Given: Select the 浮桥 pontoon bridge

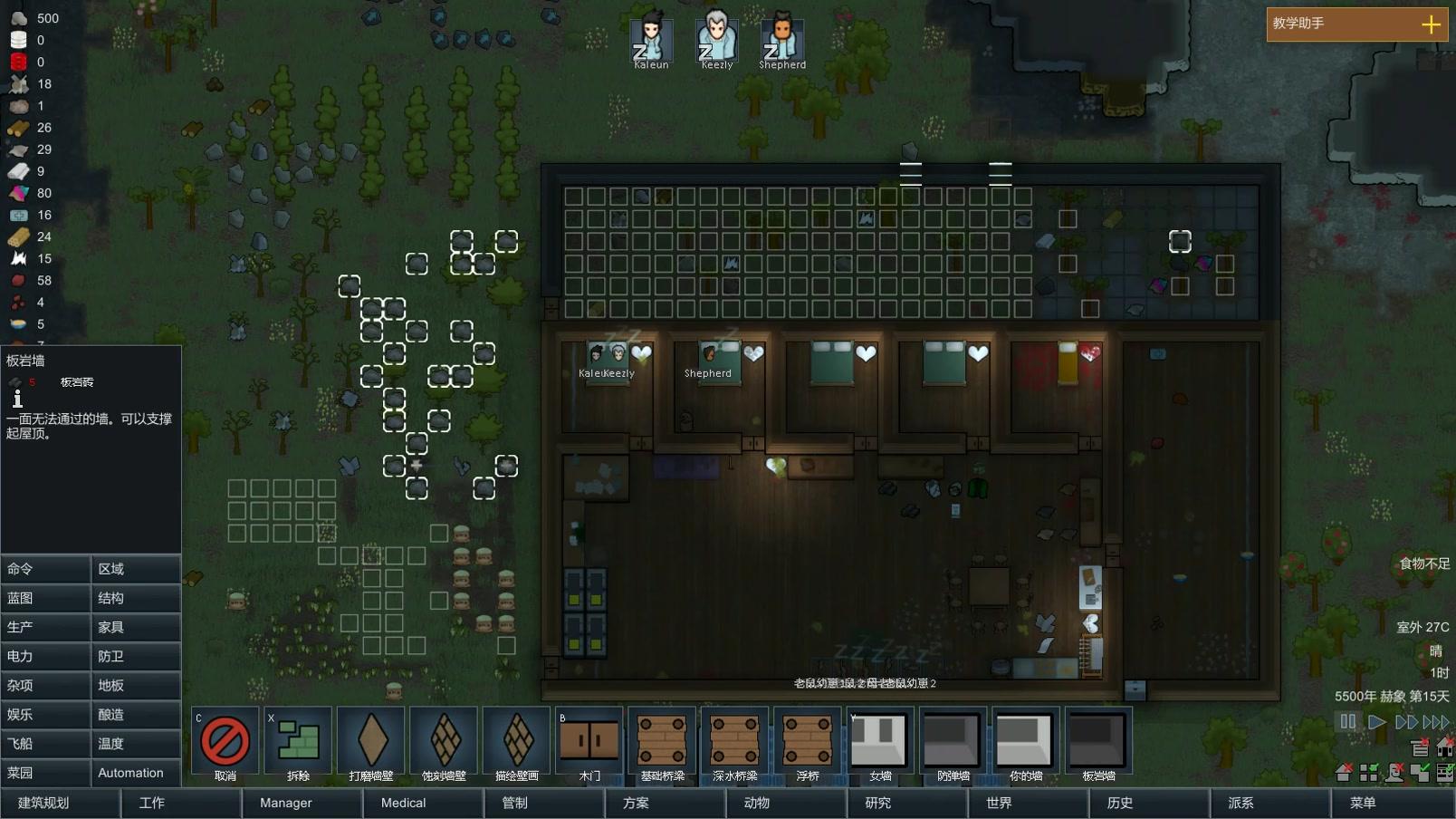Looking at the screenshot, I should [x=807, y=741].
